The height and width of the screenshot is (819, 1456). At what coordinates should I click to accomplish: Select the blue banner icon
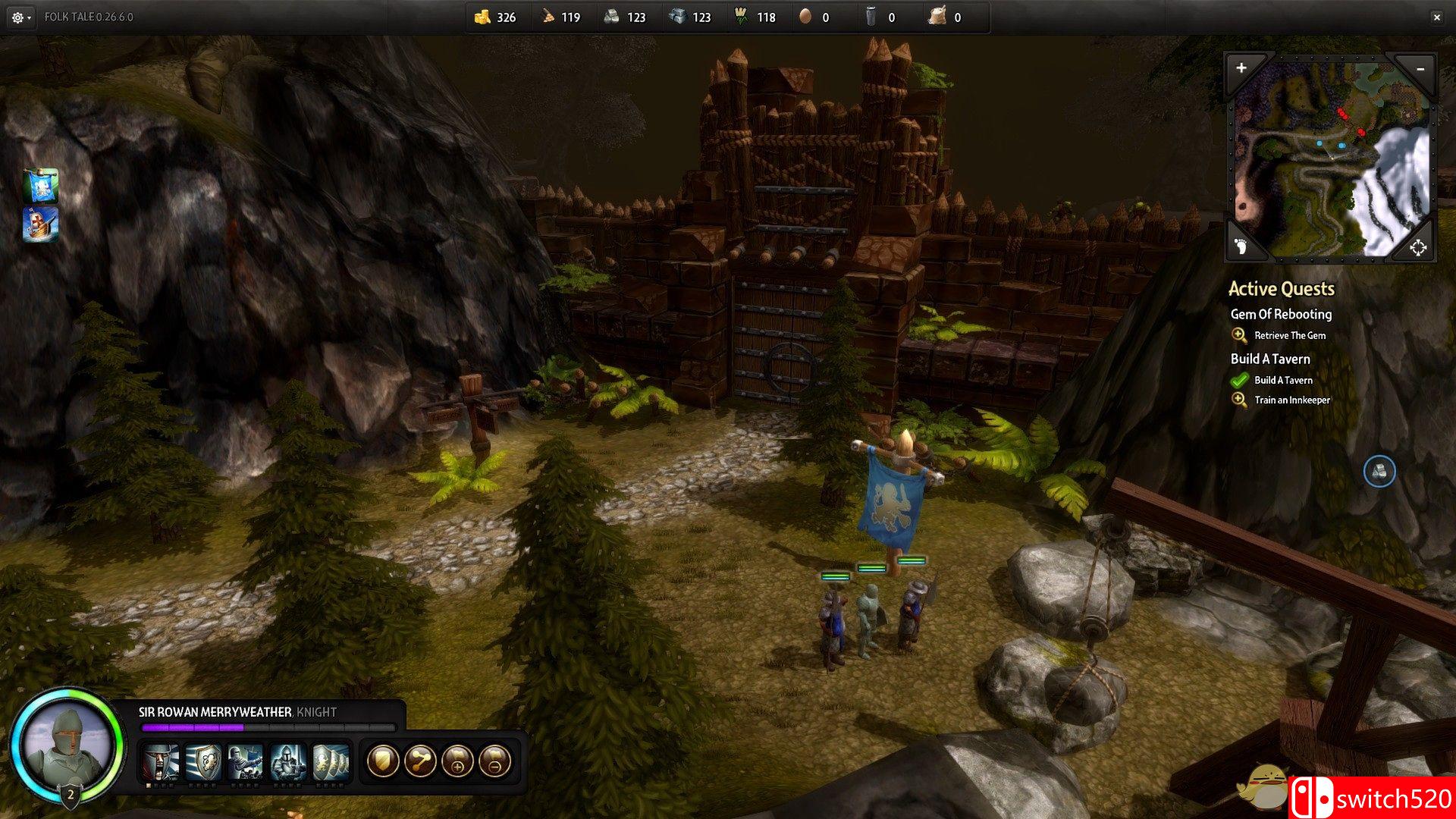41,186
